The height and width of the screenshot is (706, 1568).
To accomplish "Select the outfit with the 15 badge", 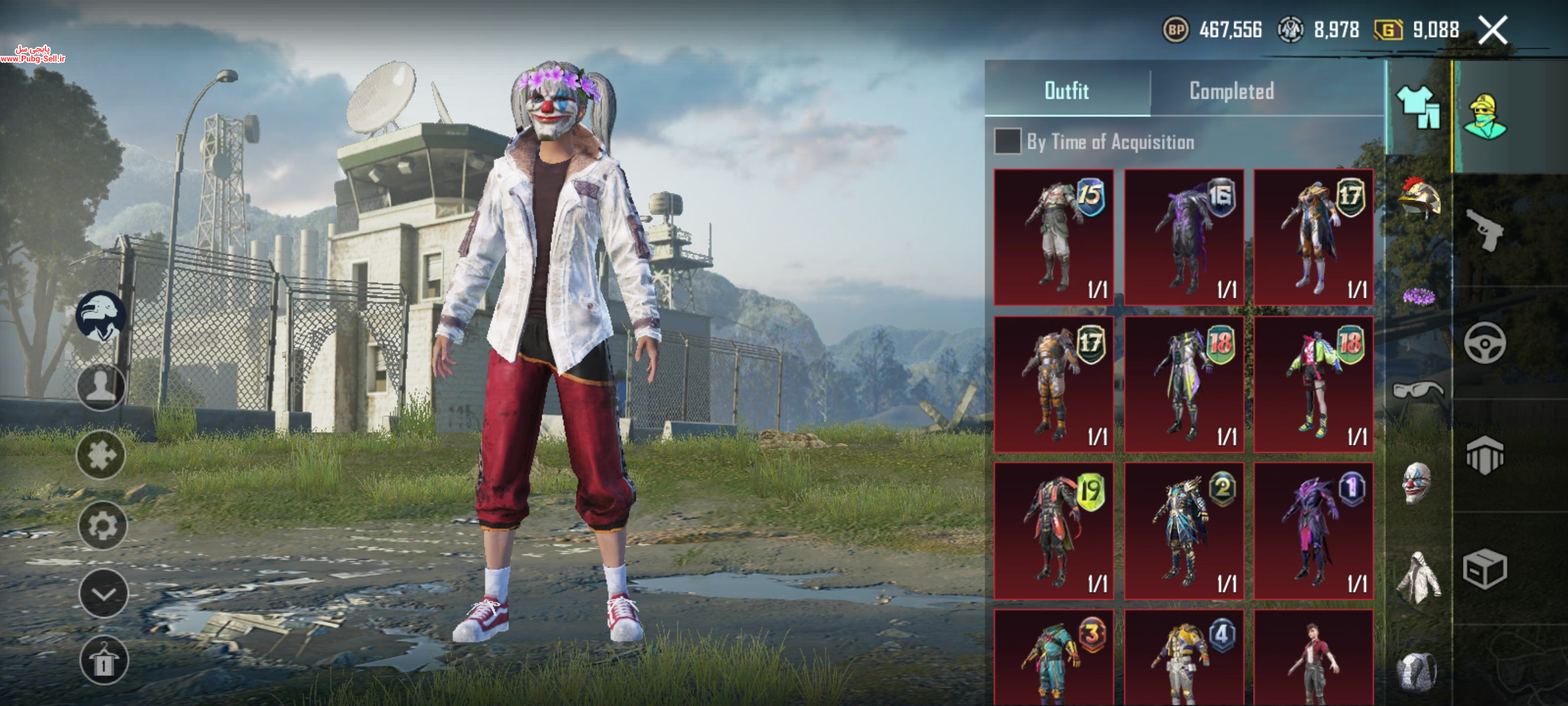I will tap(1053, 237).
